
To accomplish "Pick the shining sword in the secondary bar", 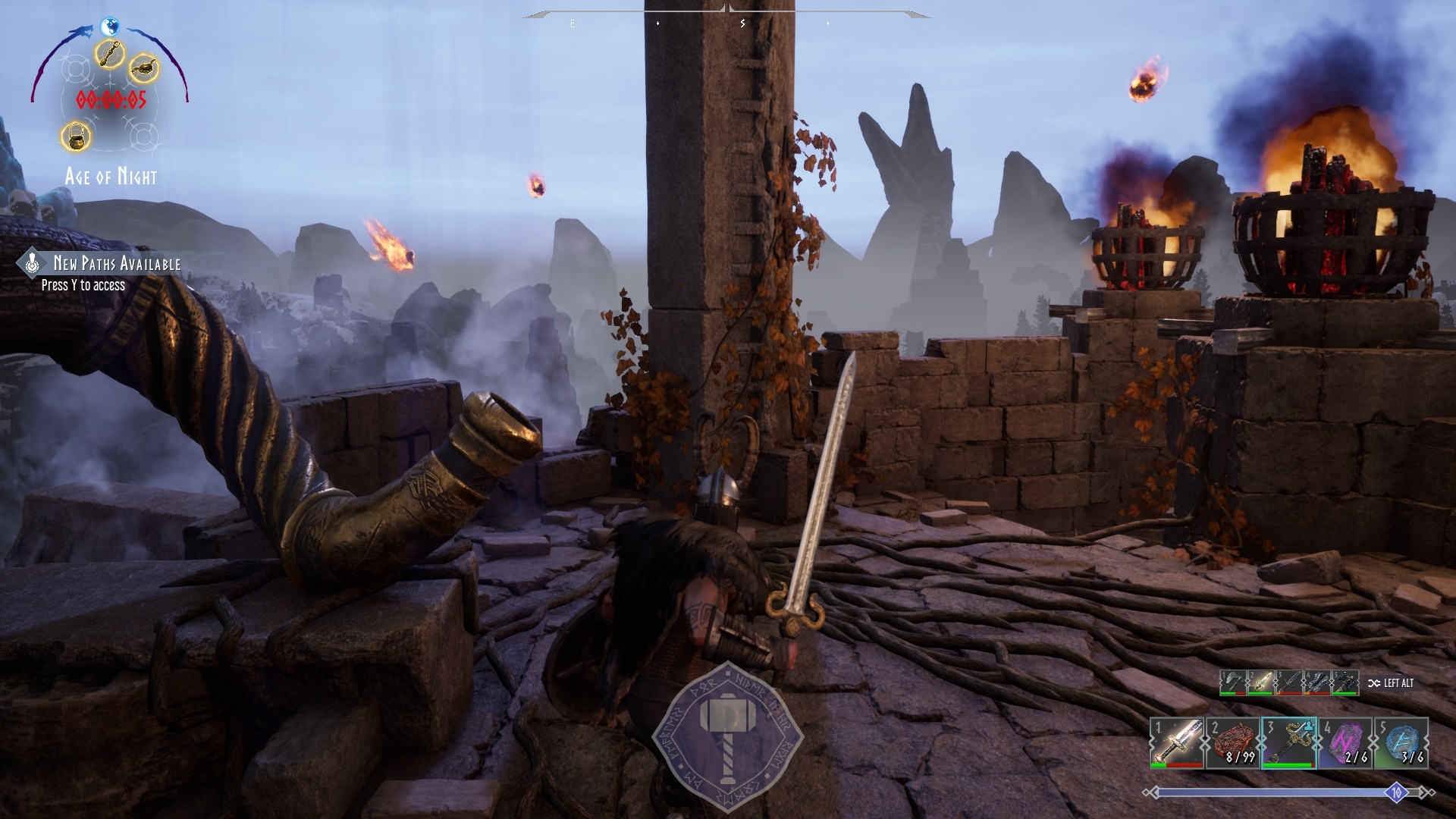I will click(1260, 682).
